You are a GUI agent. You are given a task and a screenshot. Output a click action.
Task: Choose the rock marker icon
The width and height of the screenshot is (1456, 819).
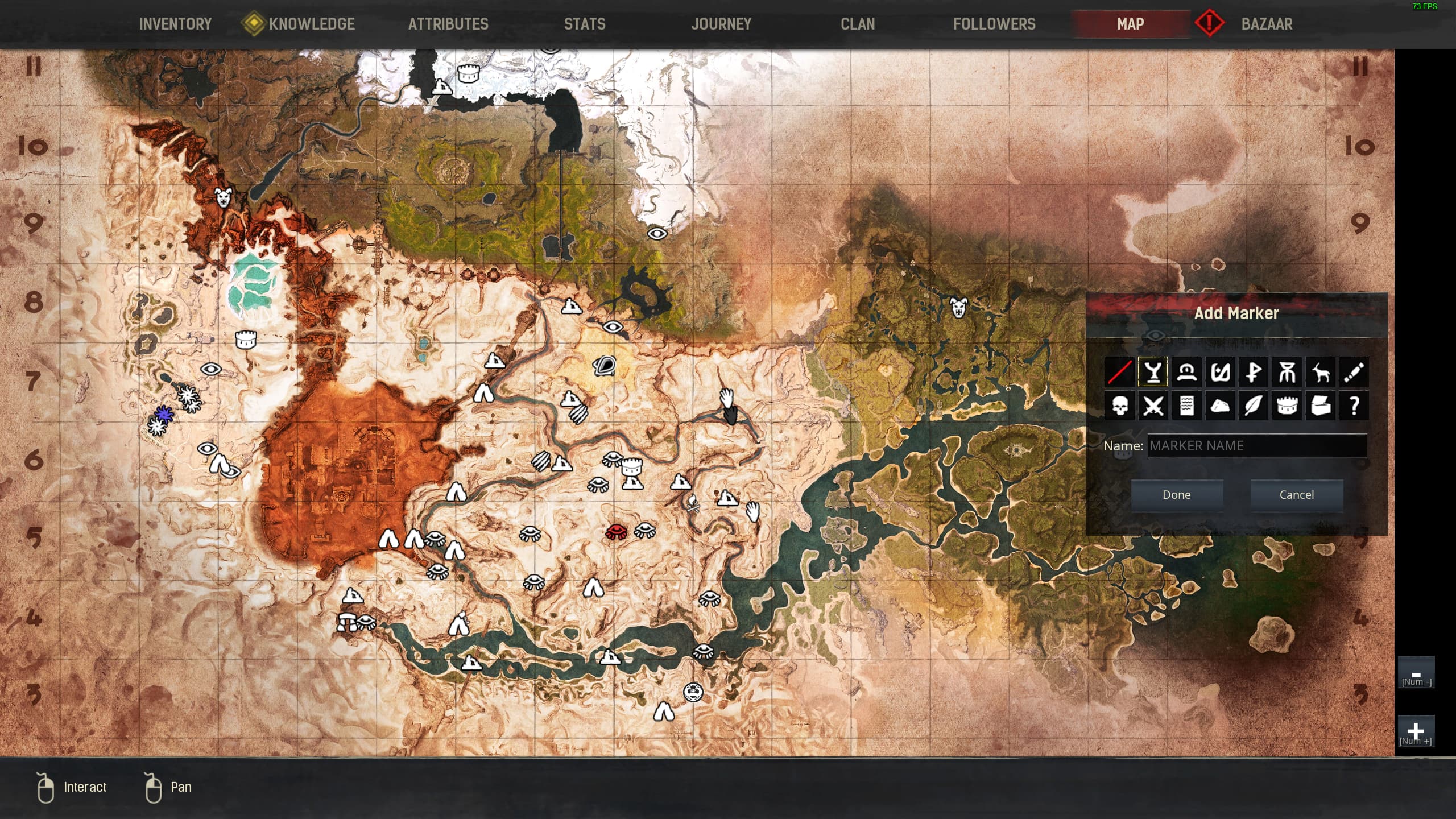coord(1220,406)
